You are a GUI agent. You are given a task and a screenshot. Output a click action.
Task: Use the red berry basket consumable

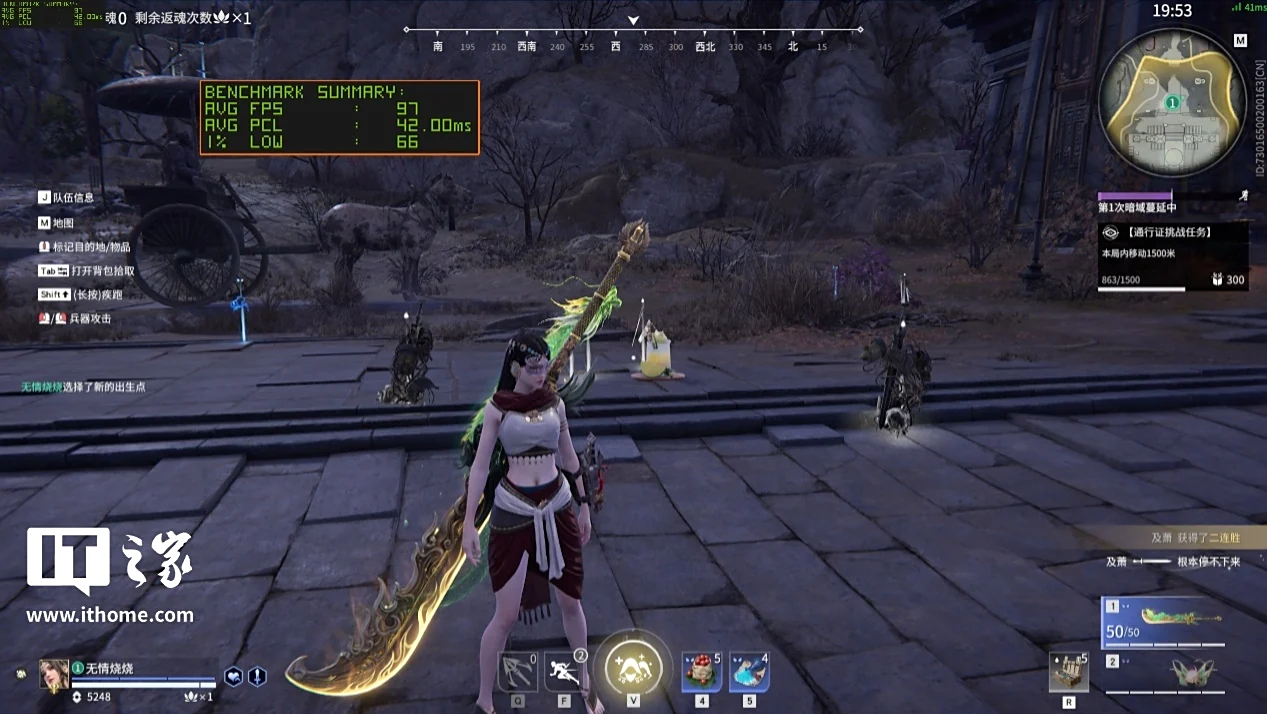coord(701,670)
